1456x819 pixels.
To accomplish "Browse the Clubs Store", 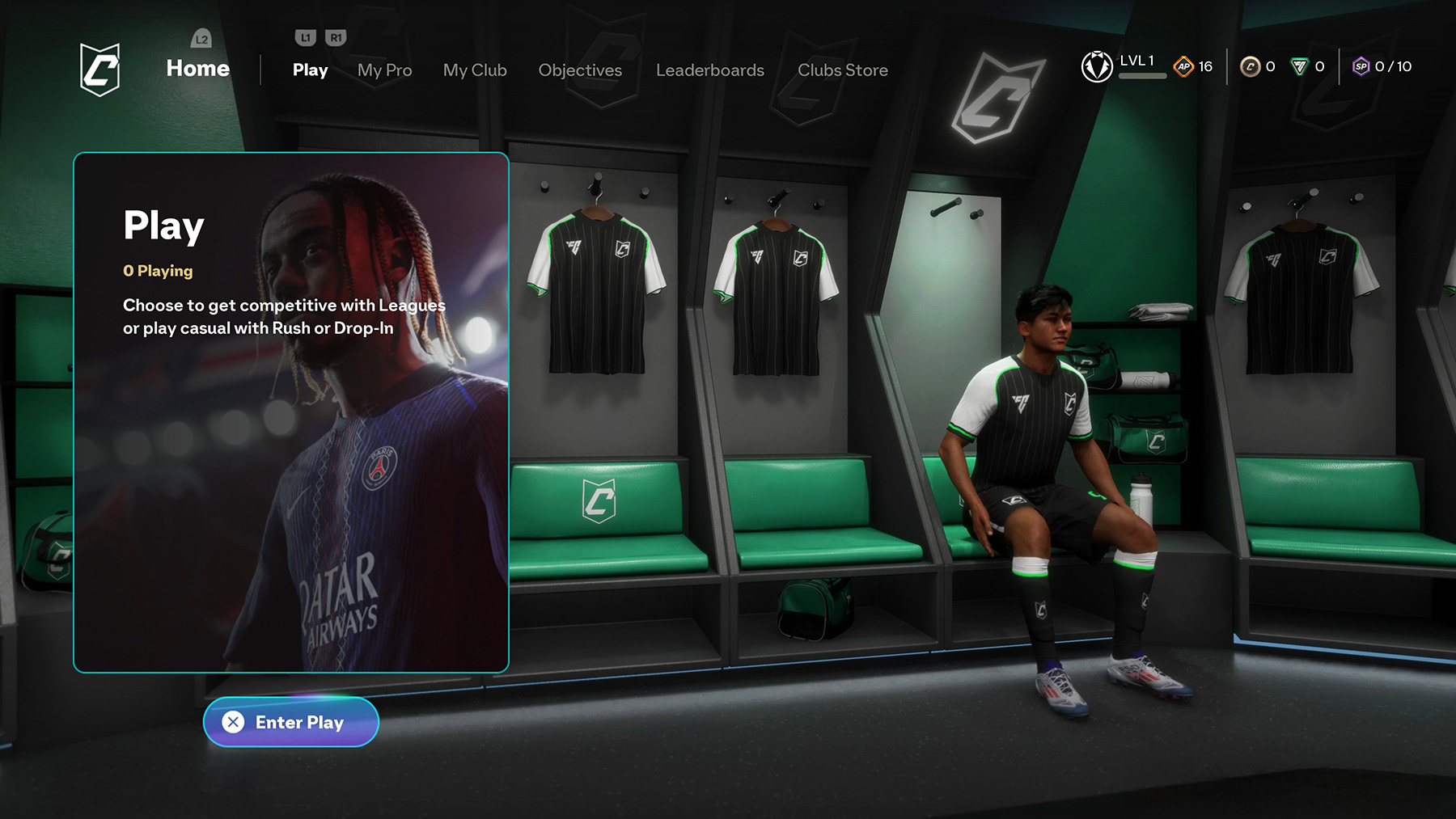I will tap(842, 70).
